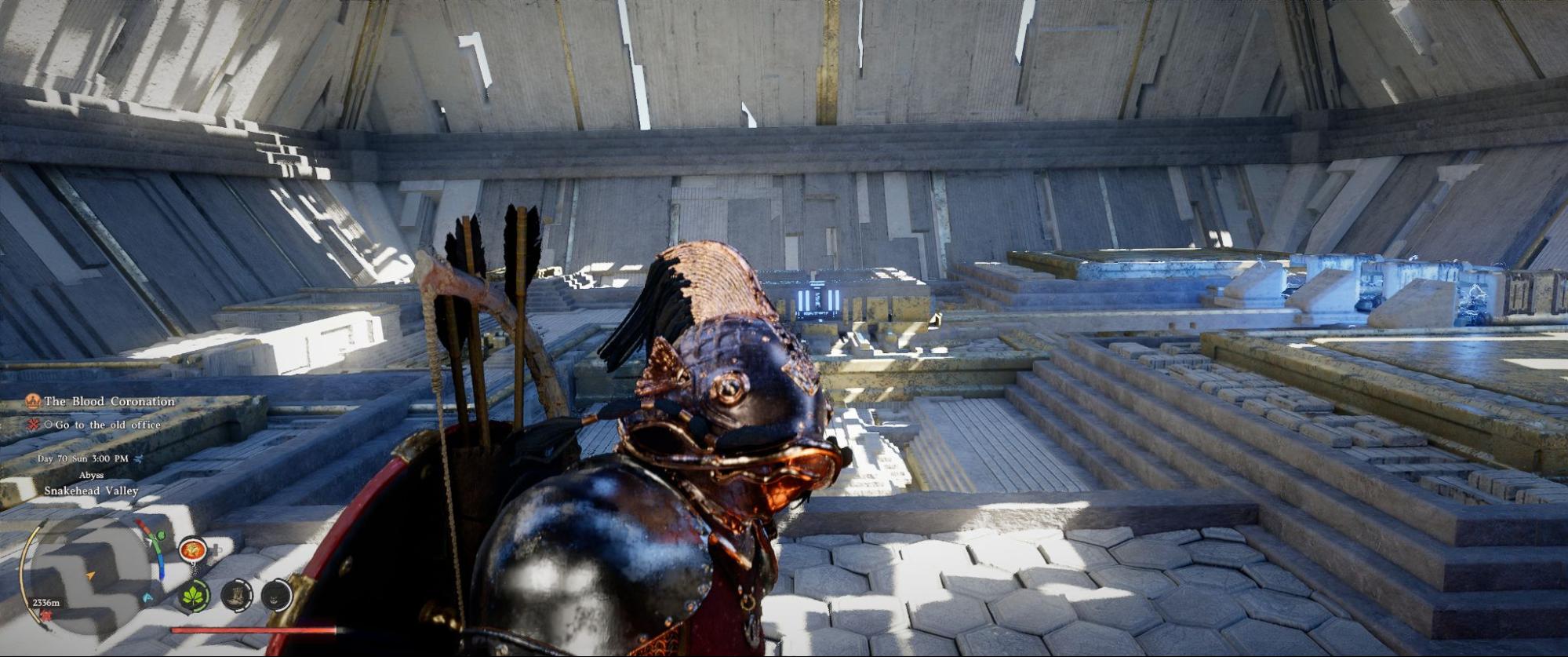This screenshot has width=1568, height=657.
Task: Select the Snakehead Valley location label
Action: tap(91, 491)
